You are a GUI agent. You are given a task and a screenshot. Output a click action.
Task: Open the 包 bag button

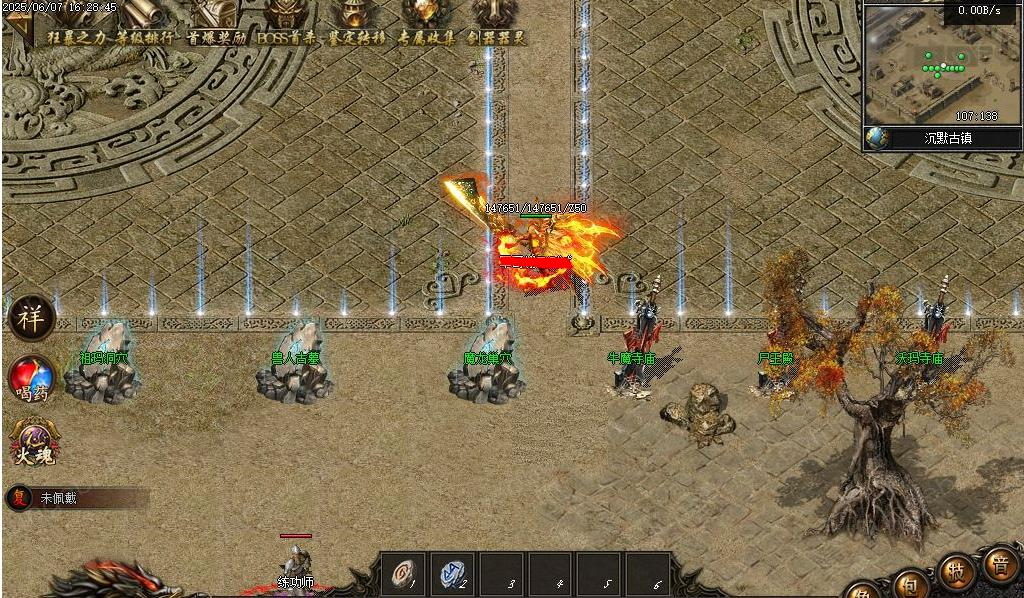(x=909, y=584)
